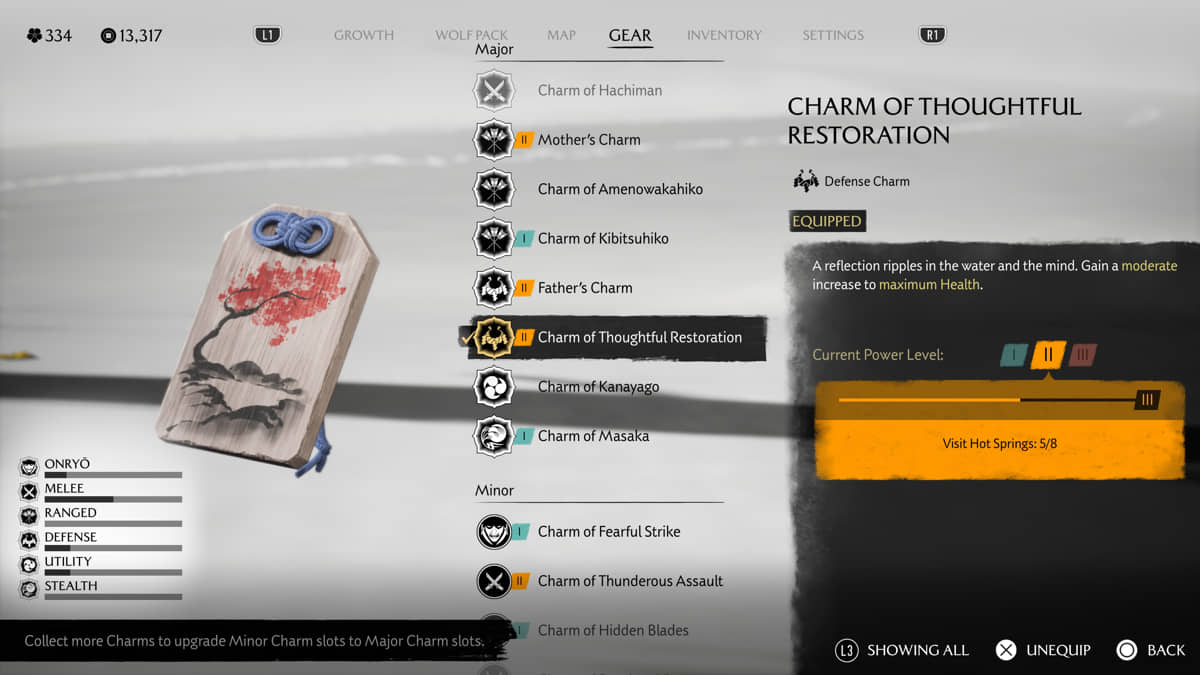The width and height of the screenshot is (1200, 675).
Task: Choose Charm of Hidden Blades
Action: (x=612, y=630)
